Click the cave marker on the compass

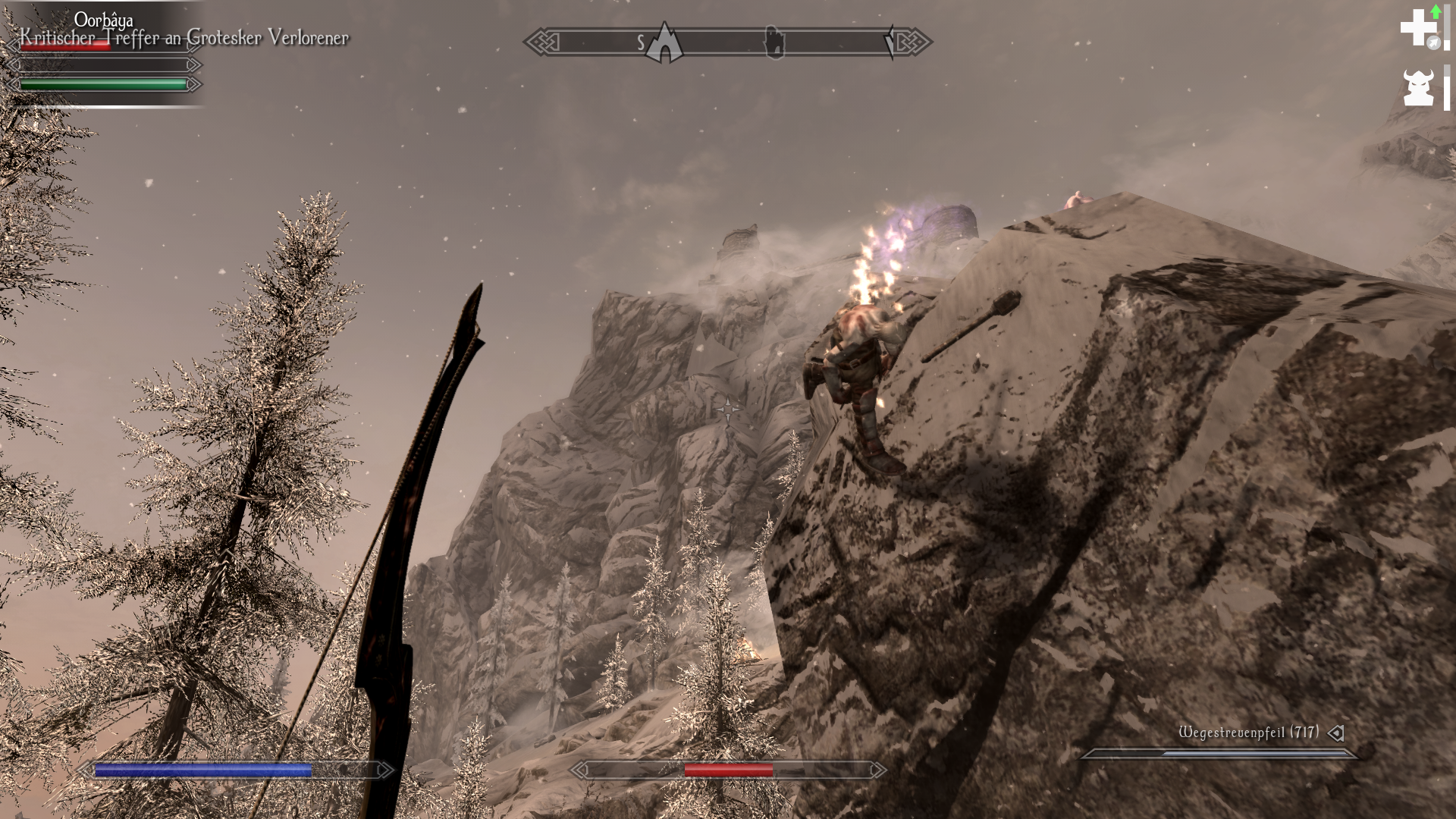point(665,43)
